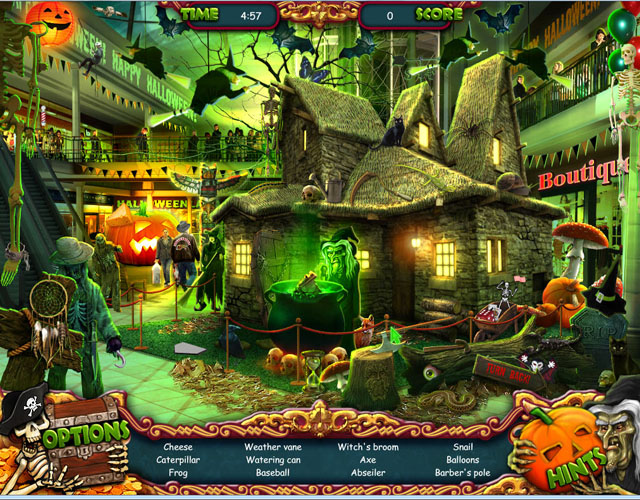640x500 pixels.
Task: Select Cheese in the item list
Action: tap(179, 447)
